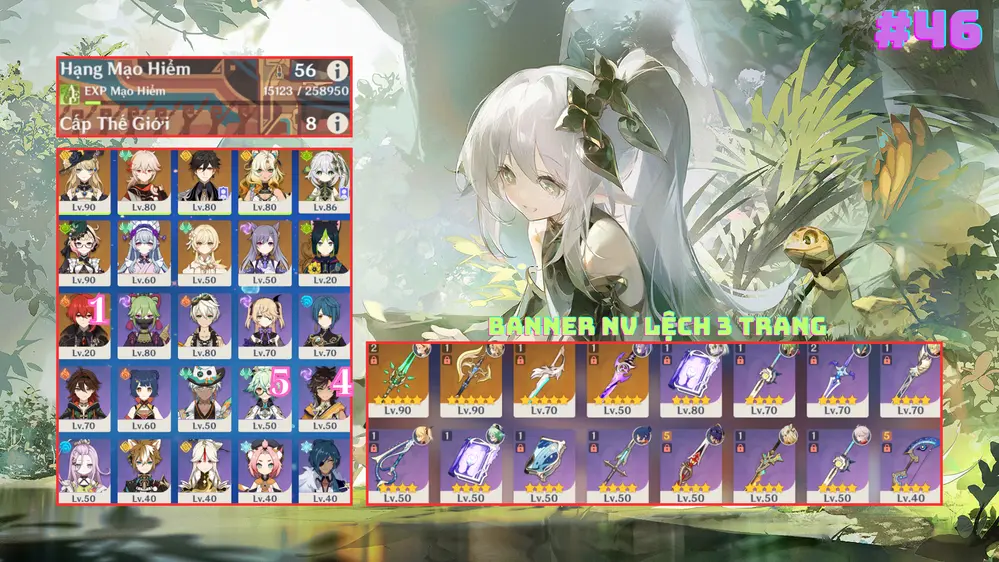This screenshot has height=562, width=999.
Task: Choose Kaeya's character portrait
Action: 322,464
